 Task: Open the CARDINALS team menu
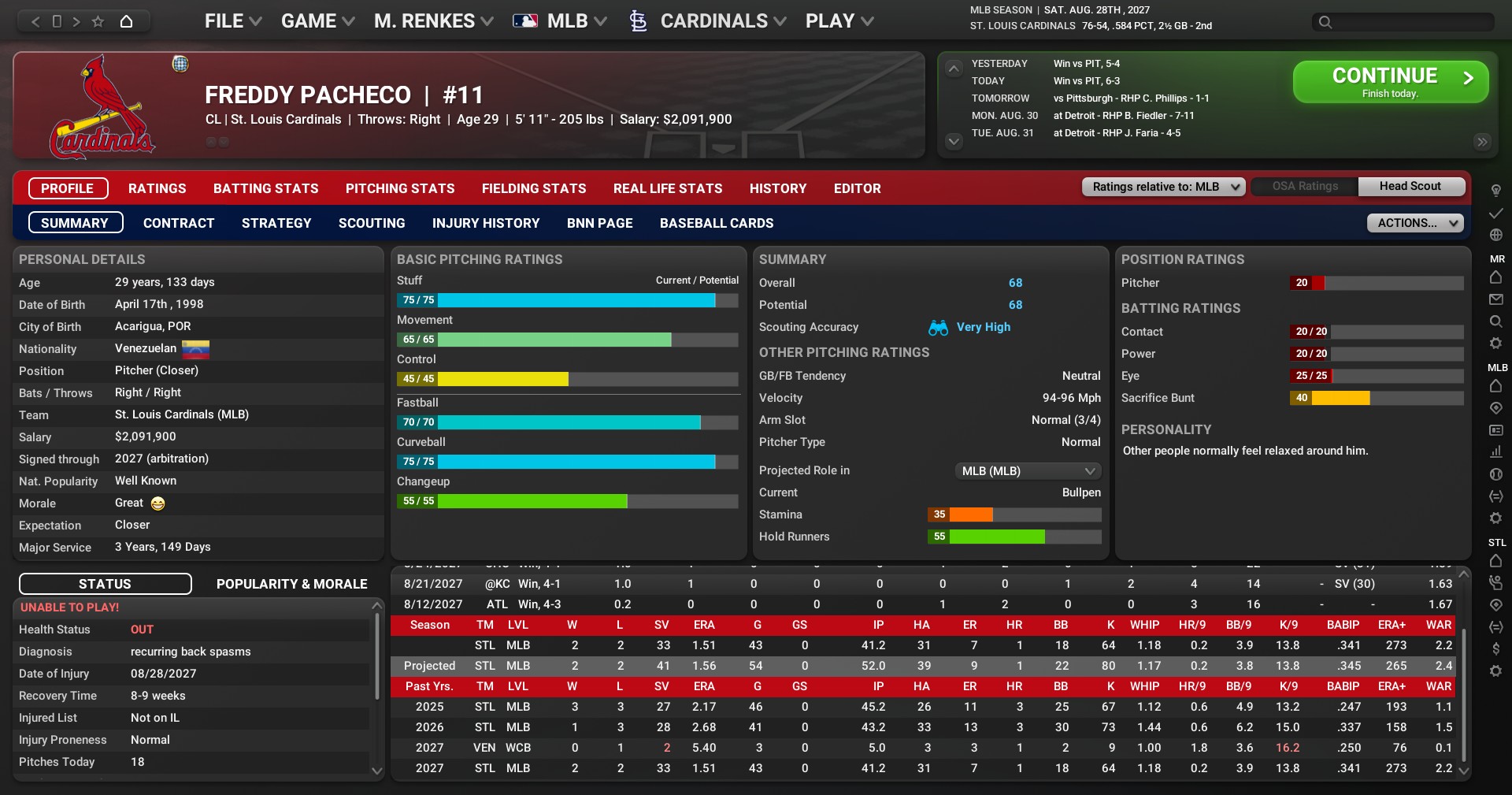pyautogui.click(x=713, y=21)
